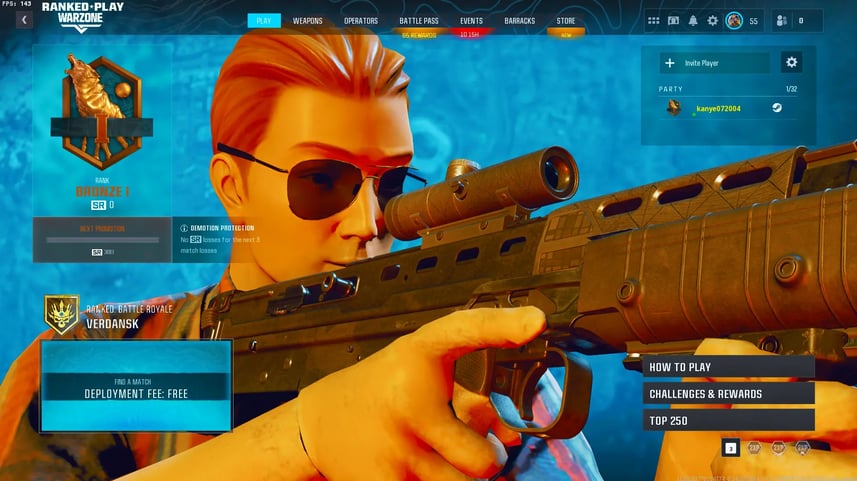Select the Play tab
This screenshot has width=857, height=481.
tap(264, 20)
